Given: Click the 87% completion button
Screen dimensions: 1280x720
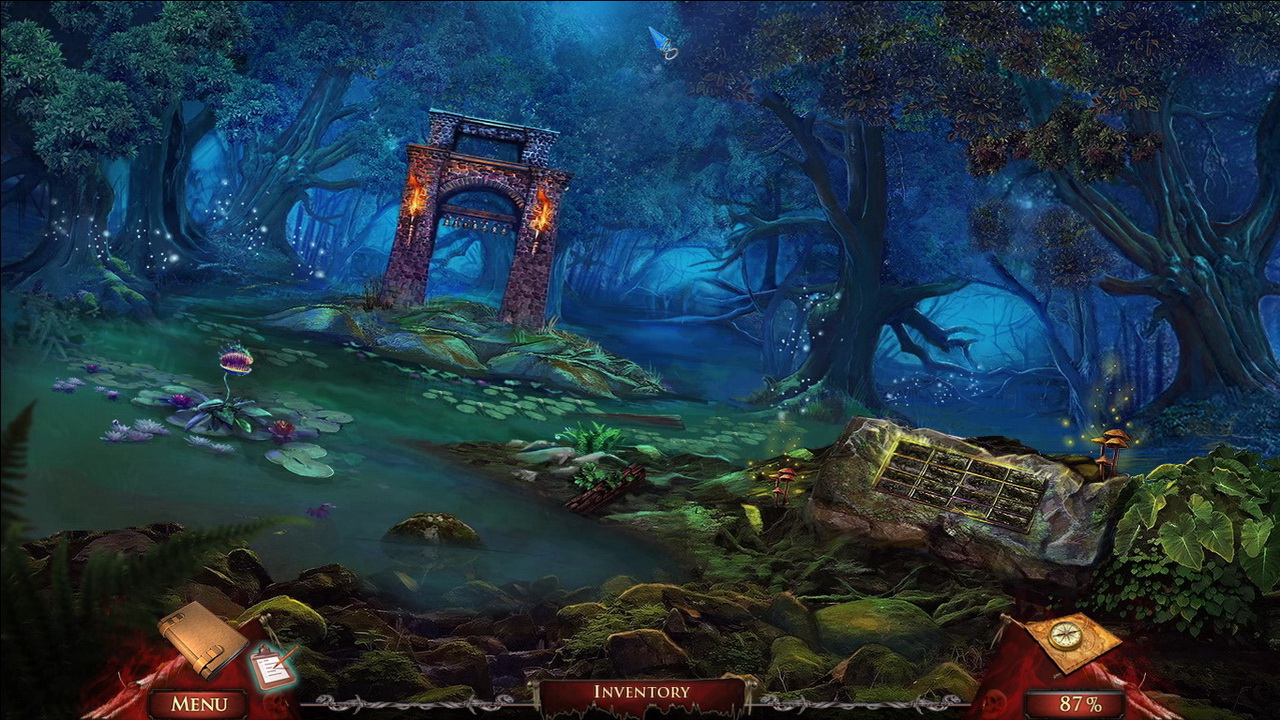Looking at the screenshot, I should point(1072,703).
